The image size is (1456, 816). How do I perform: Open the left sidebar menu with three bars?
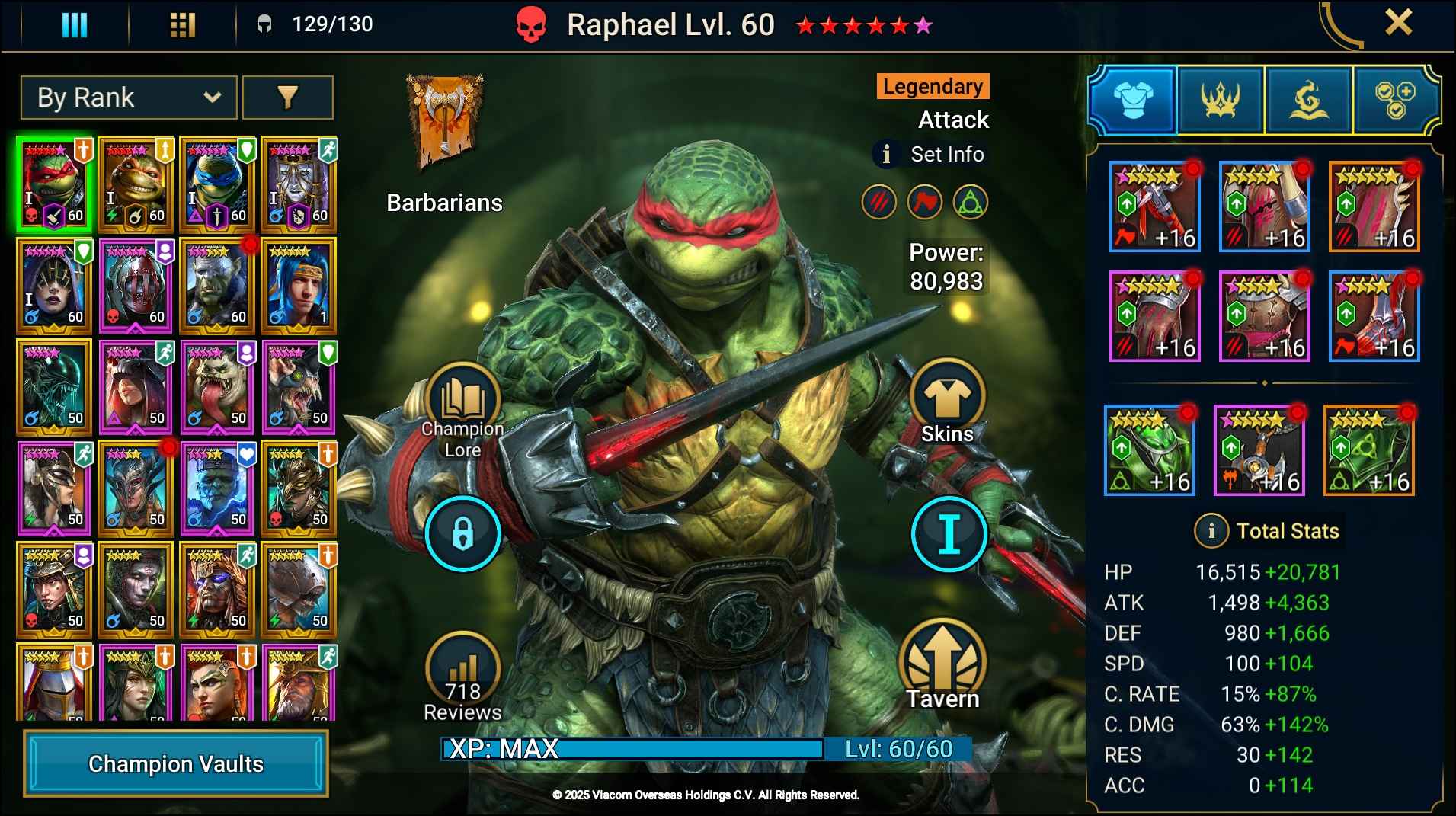pyautogui.click(x=74, y=24)
